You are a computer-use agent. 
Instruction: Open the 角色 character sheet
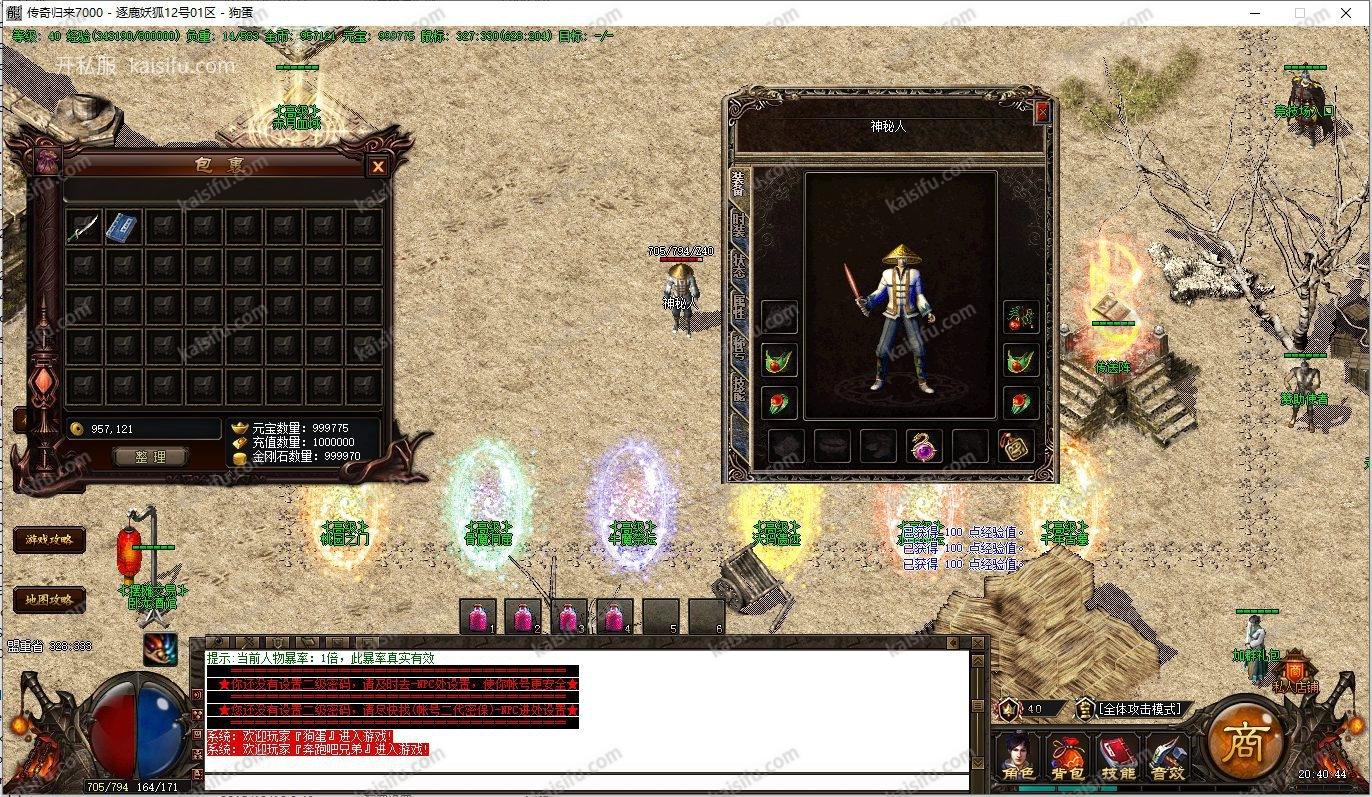click(x=1019, y=757)
